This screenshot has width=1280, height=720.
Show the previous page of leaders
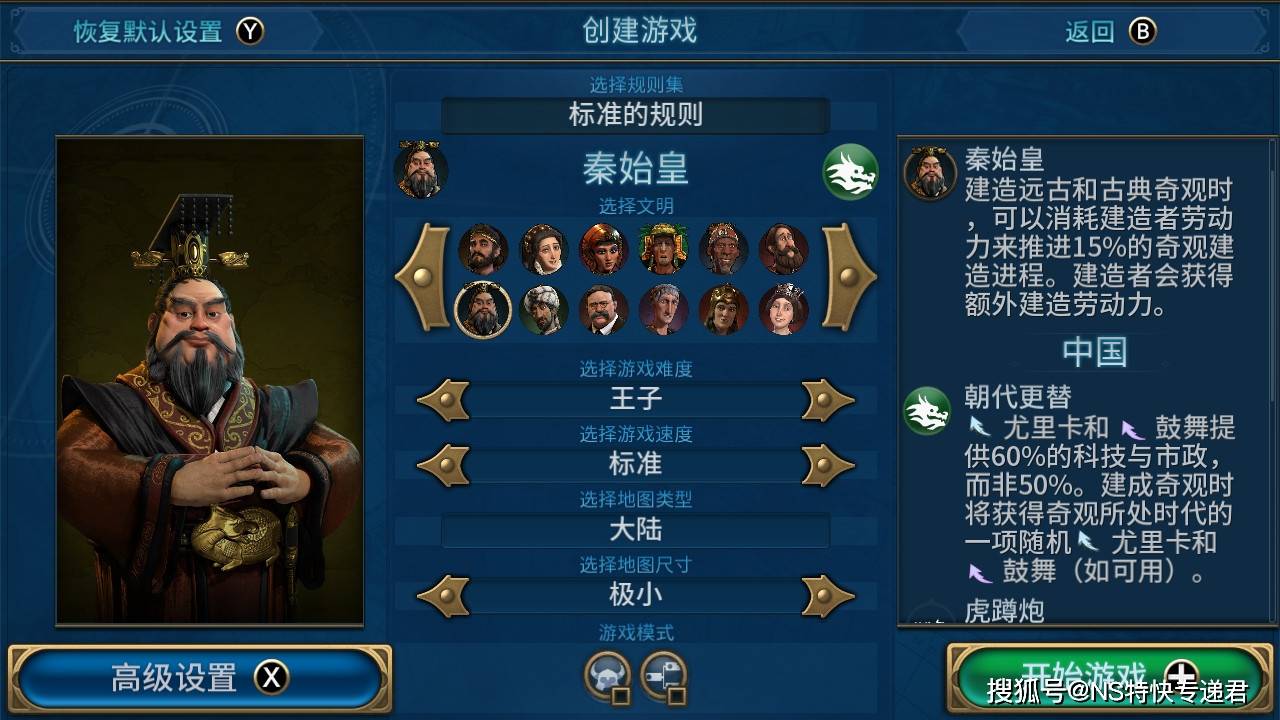point(424,277)
